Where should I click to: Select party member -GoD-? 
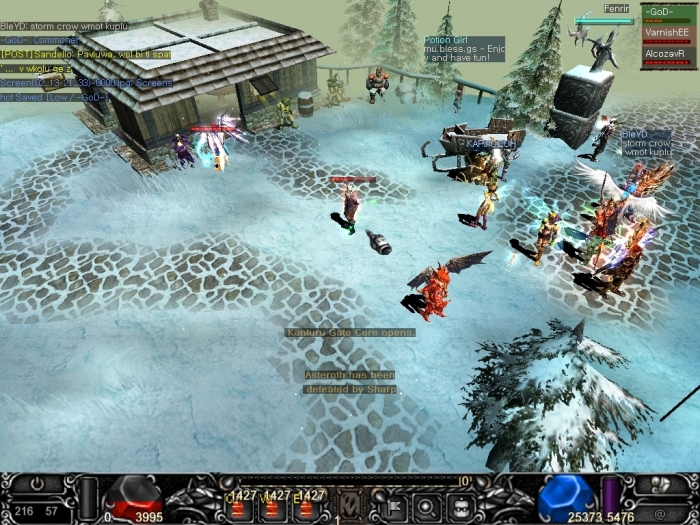click(667, 13)
